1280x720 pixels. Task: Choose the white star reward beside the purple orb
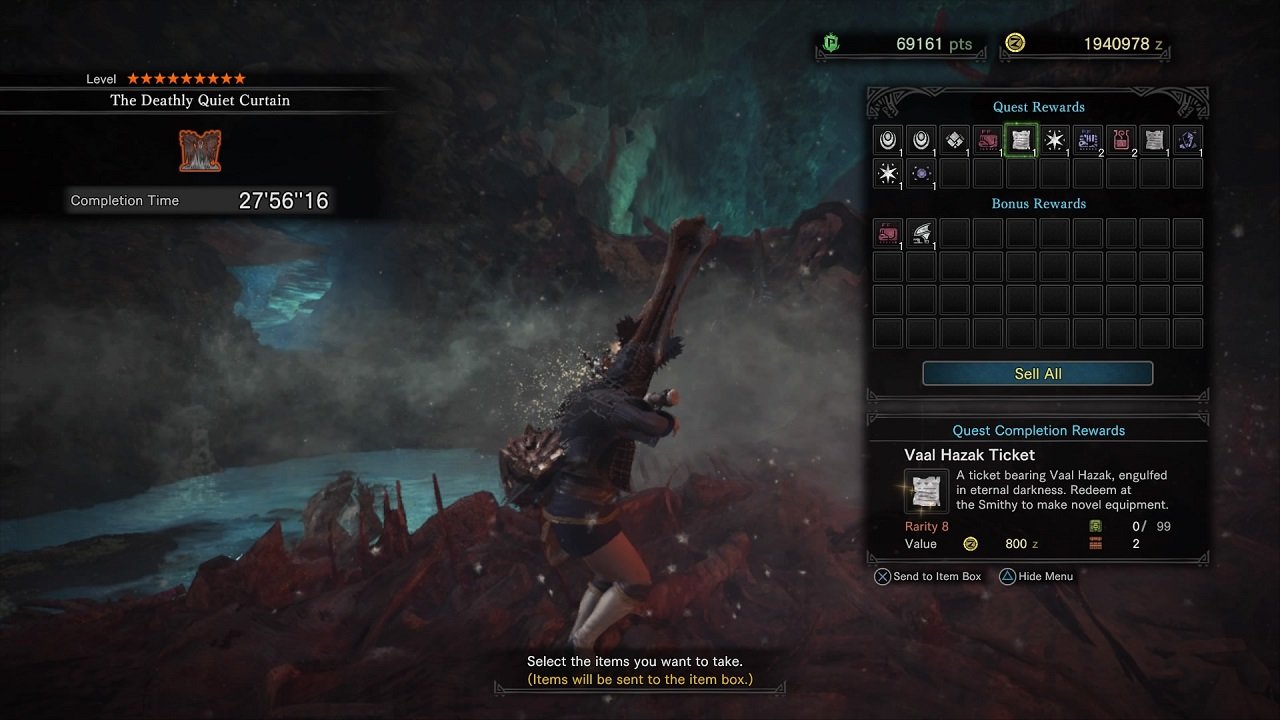888,174
